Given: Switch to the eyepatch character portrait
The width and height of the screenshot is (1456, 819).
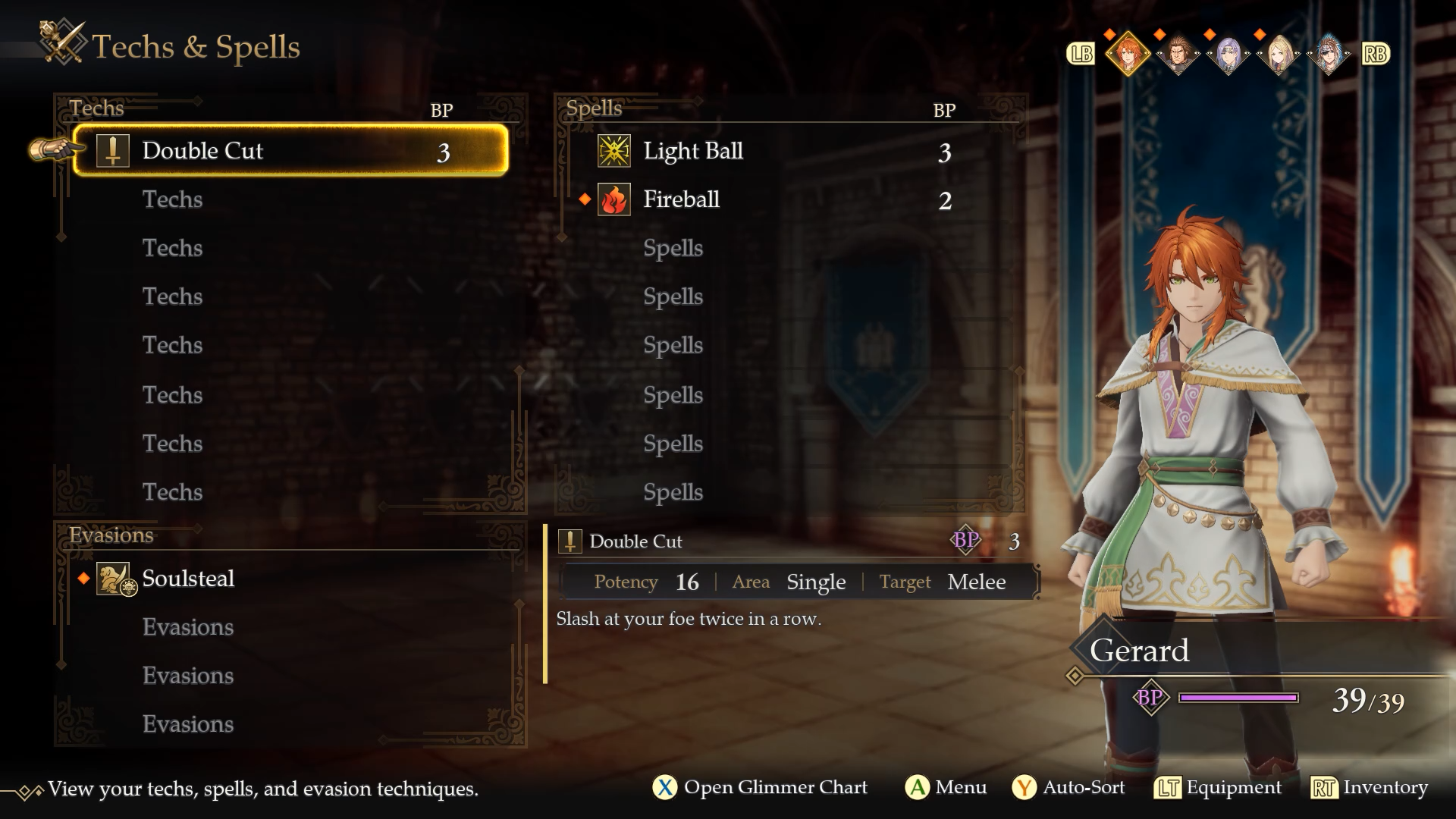Looking at the screenshot, I should (x=1329, y=54).
